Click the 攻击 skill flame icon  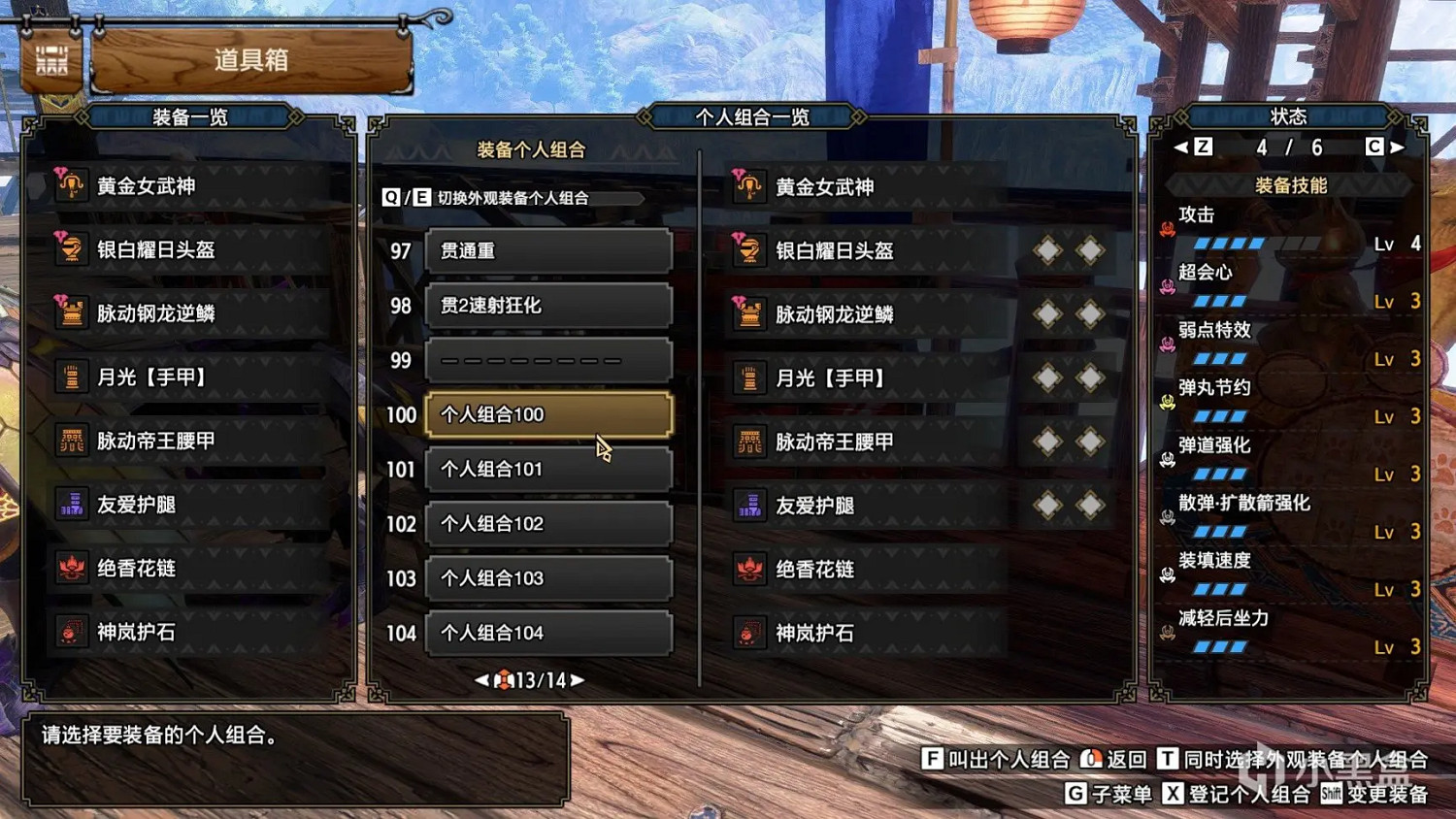(1166, 230)
